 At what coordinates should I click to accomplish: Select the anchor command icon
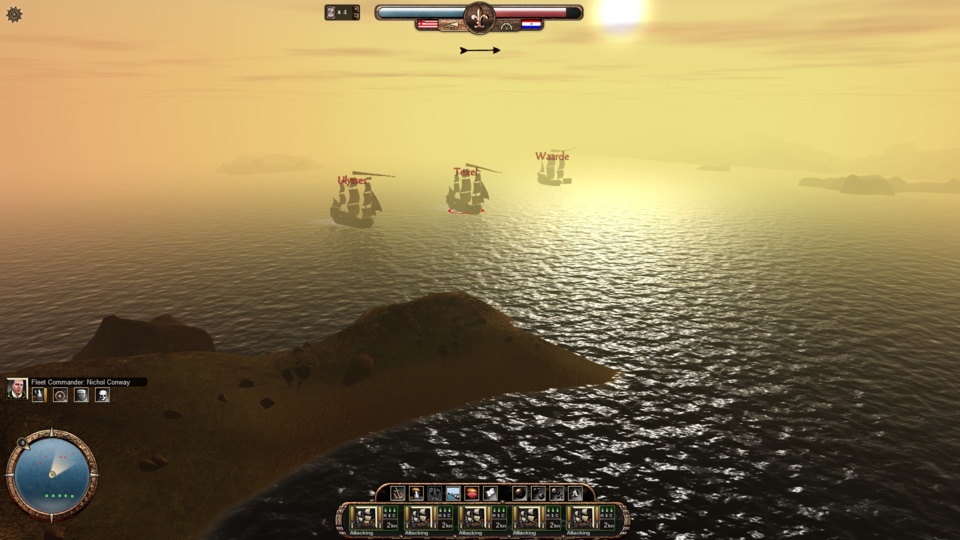tap(398, 493)
